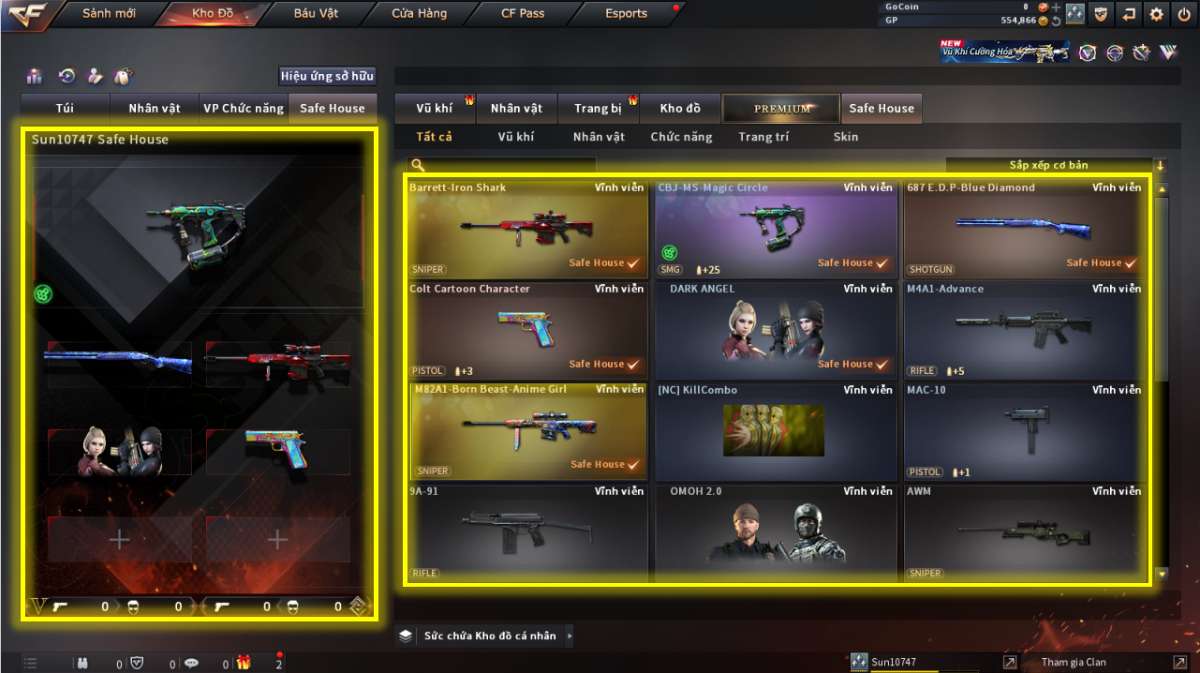Open the Sắp xếp cơ bản sort dropdown

pyautogui.click(x=1050, y=165)
